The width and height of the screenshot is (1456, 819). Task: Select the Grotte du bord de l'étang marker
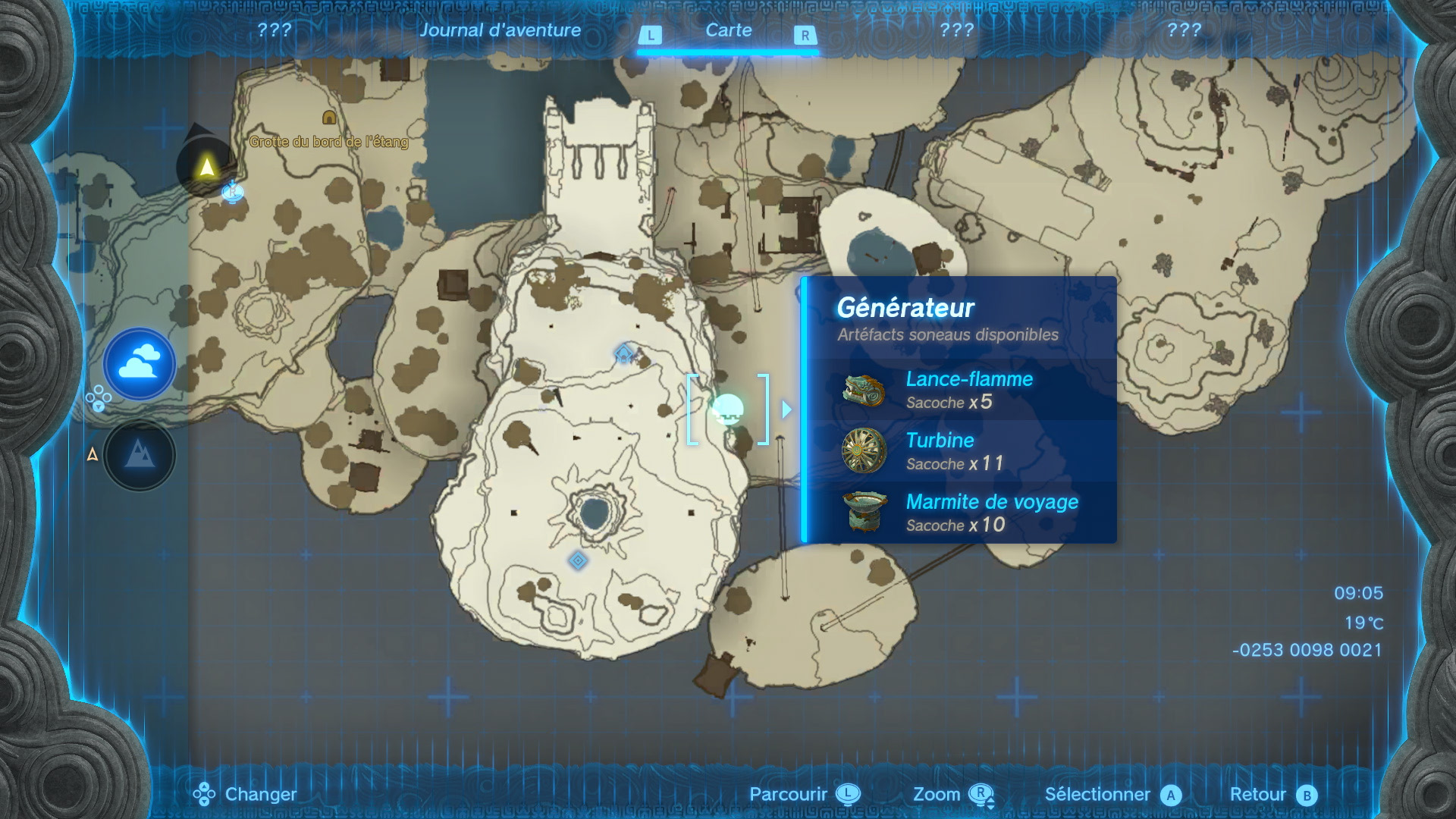click(x=329, y=118)
